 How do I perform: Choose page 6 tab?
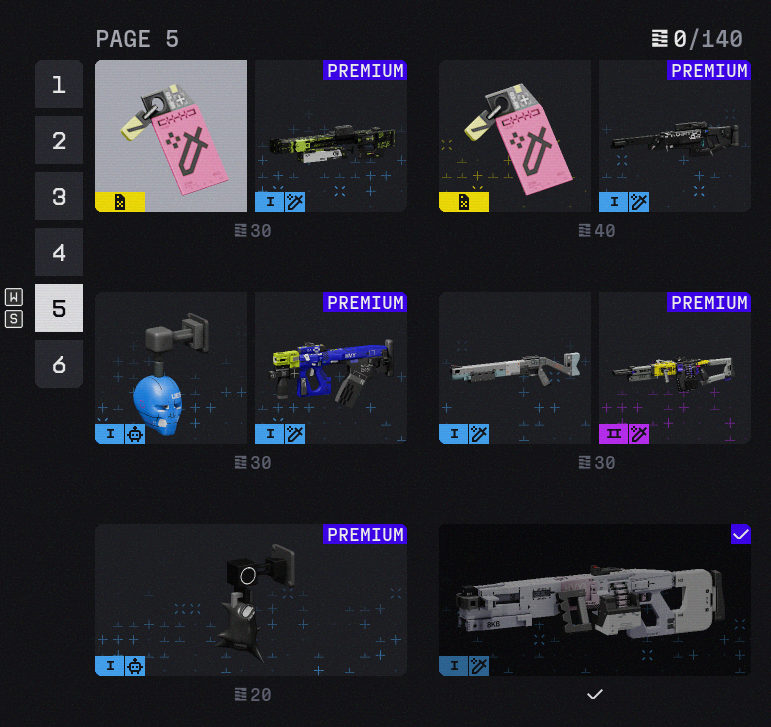tap(59, 364)
